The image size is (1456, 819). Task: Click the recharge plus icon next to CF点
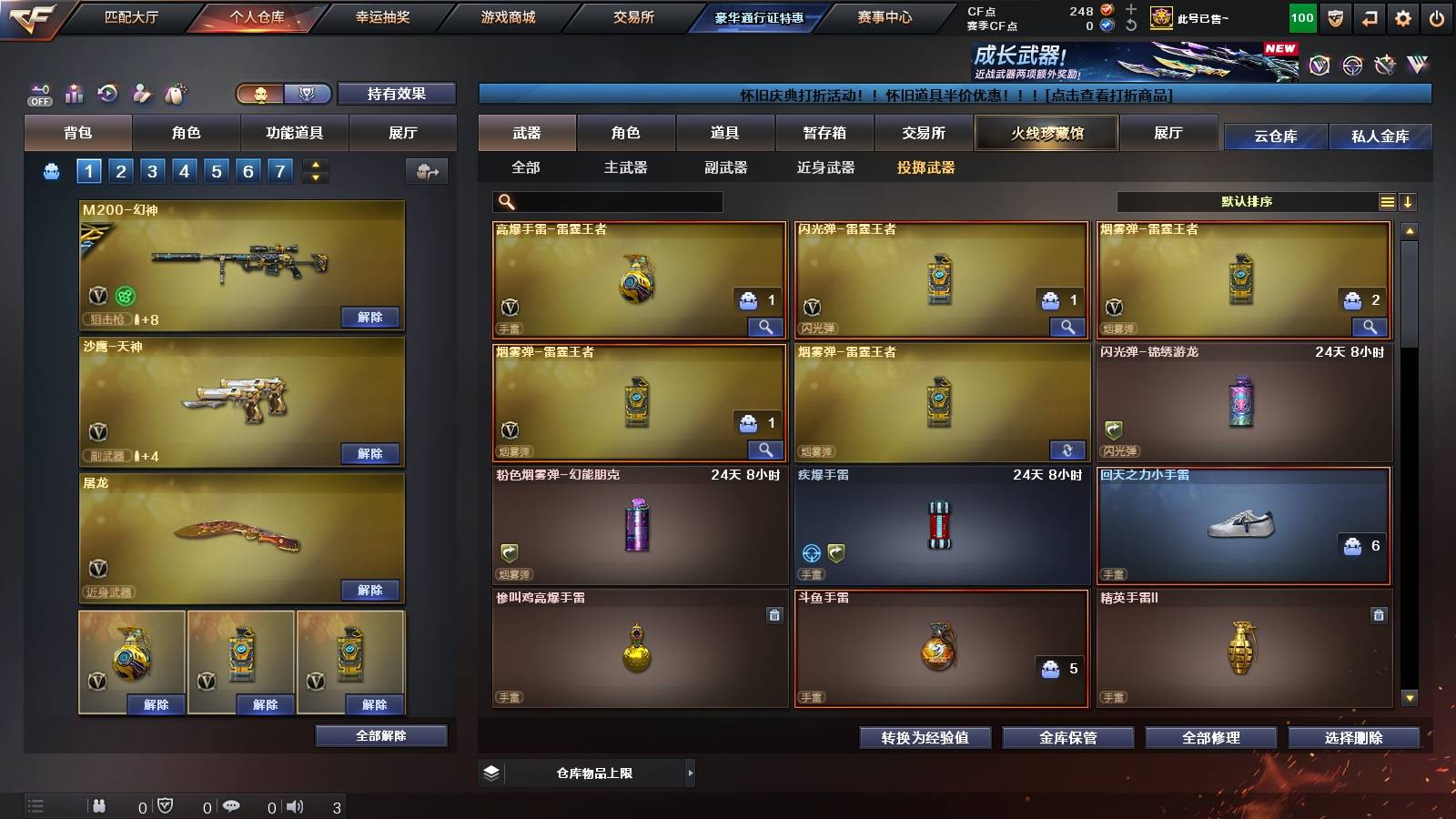1130,11
